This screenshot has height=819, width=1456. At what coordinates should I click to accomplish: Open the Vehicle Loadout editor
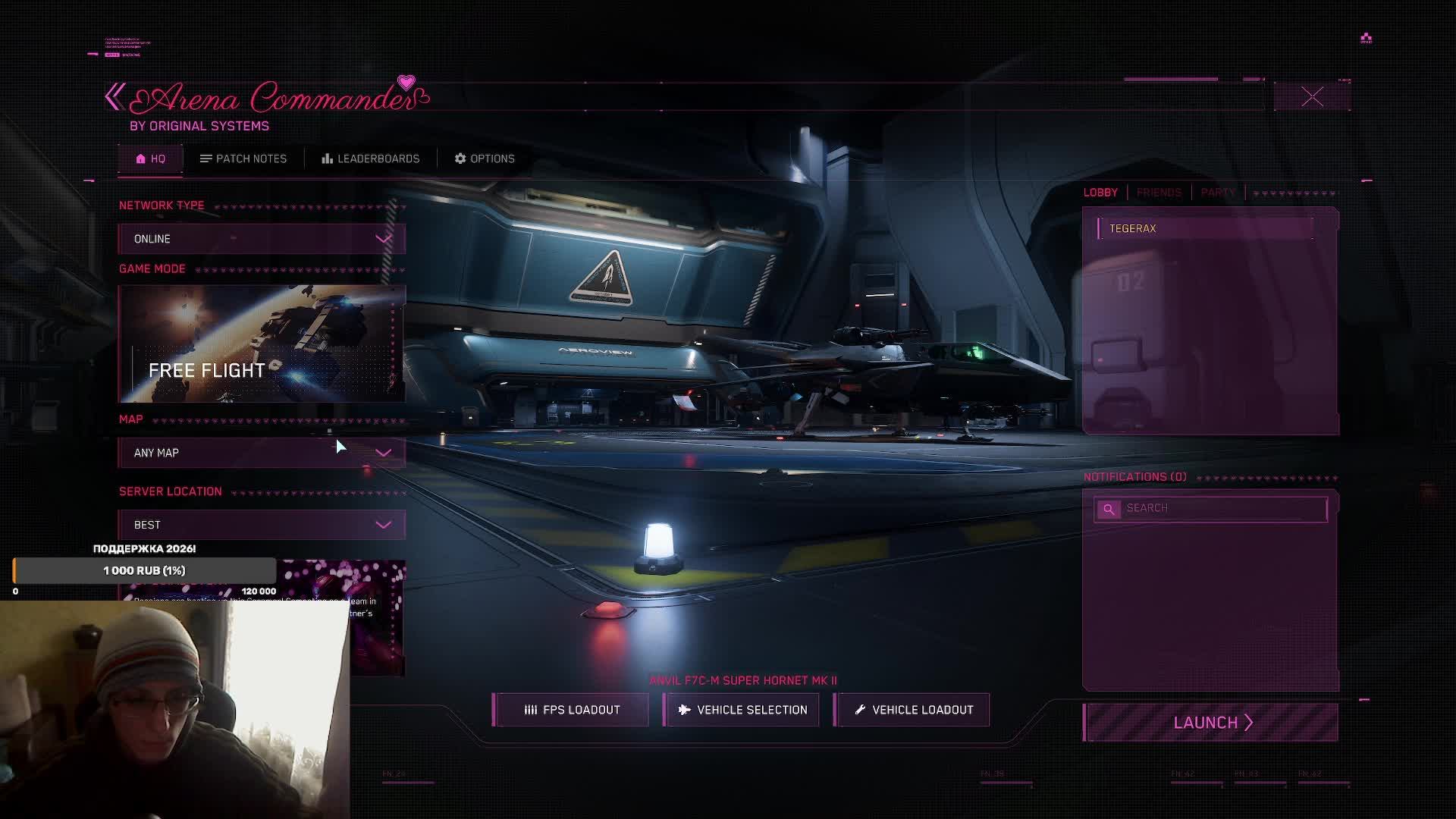(912, 710)
